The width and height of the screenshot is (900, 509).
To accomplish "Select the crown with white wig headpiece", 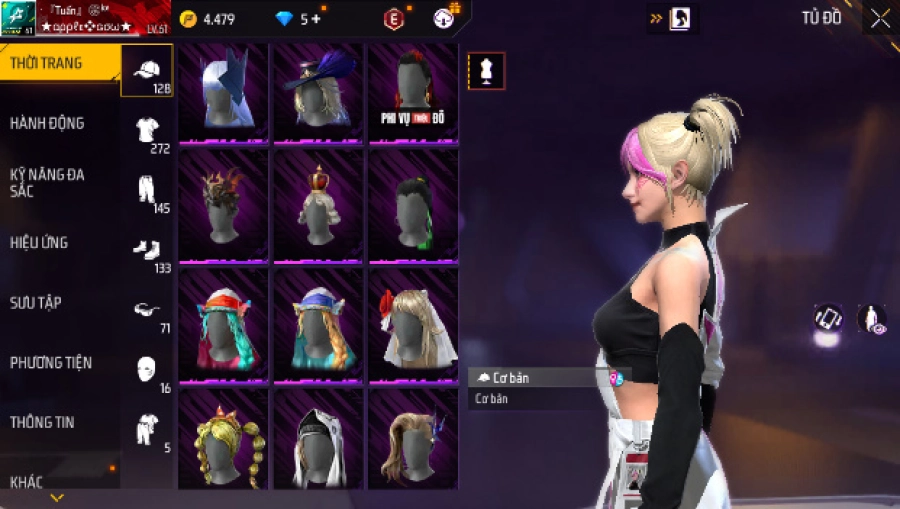I will 318,204.
